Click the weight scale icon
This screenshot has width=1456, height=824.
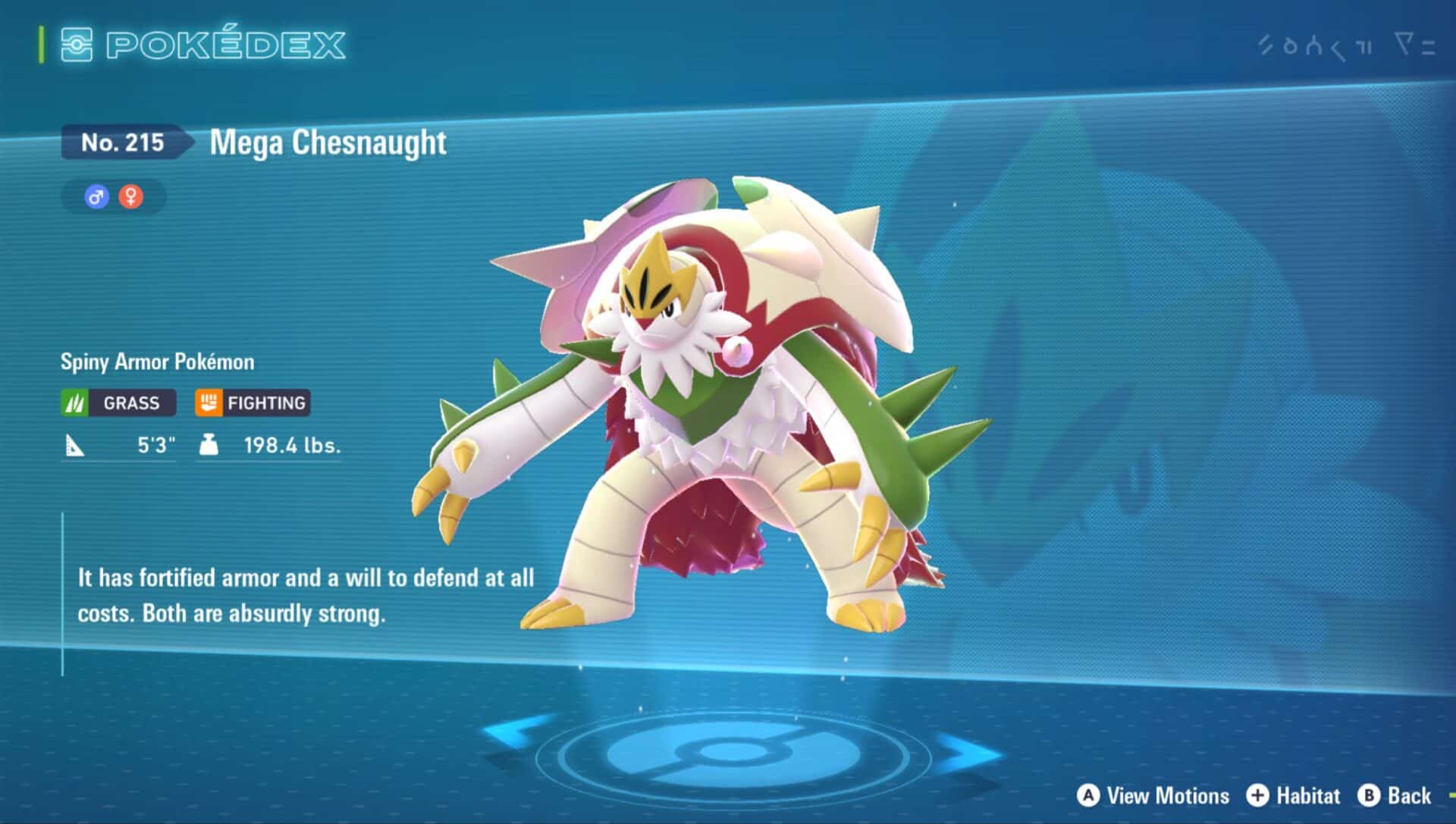click(207, 446)
